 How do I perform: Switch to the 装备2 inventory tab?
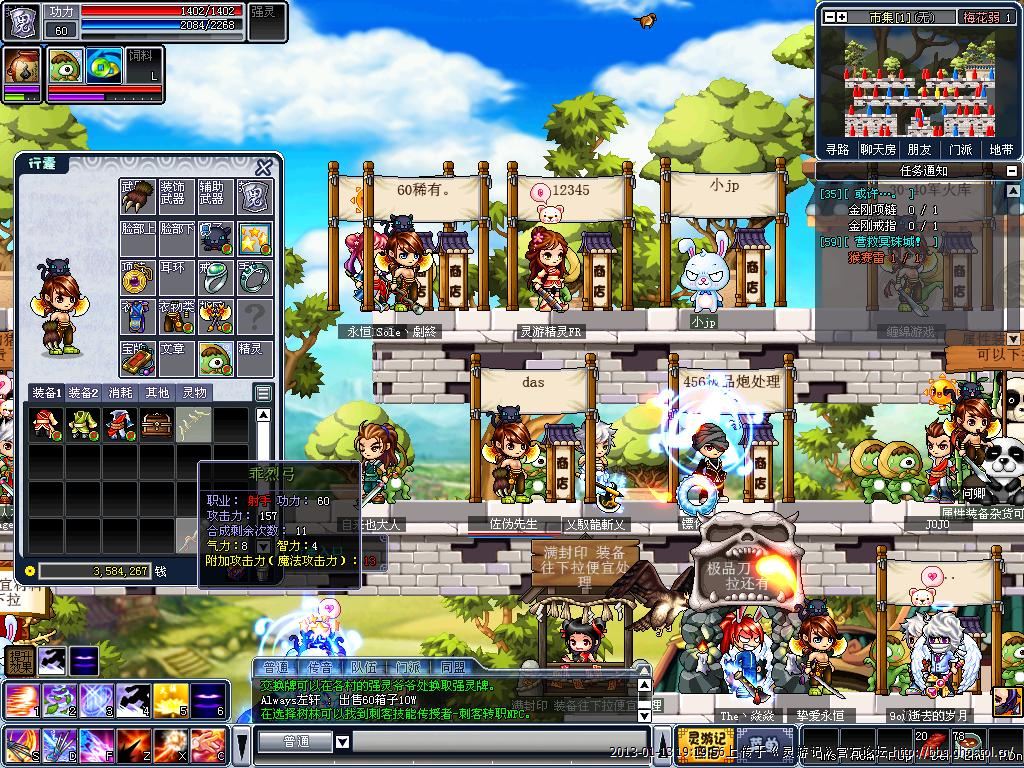83,393
